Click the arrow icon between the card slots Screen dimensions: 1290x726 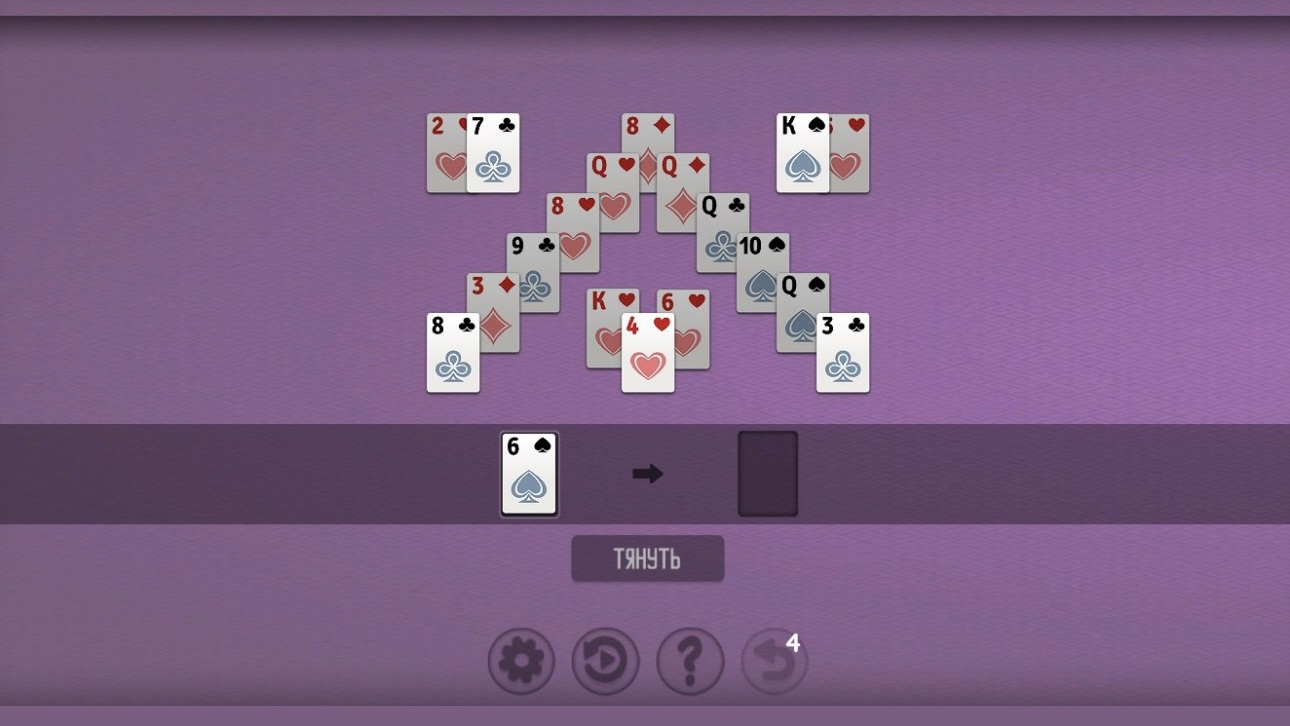click(x=648, y=473)
